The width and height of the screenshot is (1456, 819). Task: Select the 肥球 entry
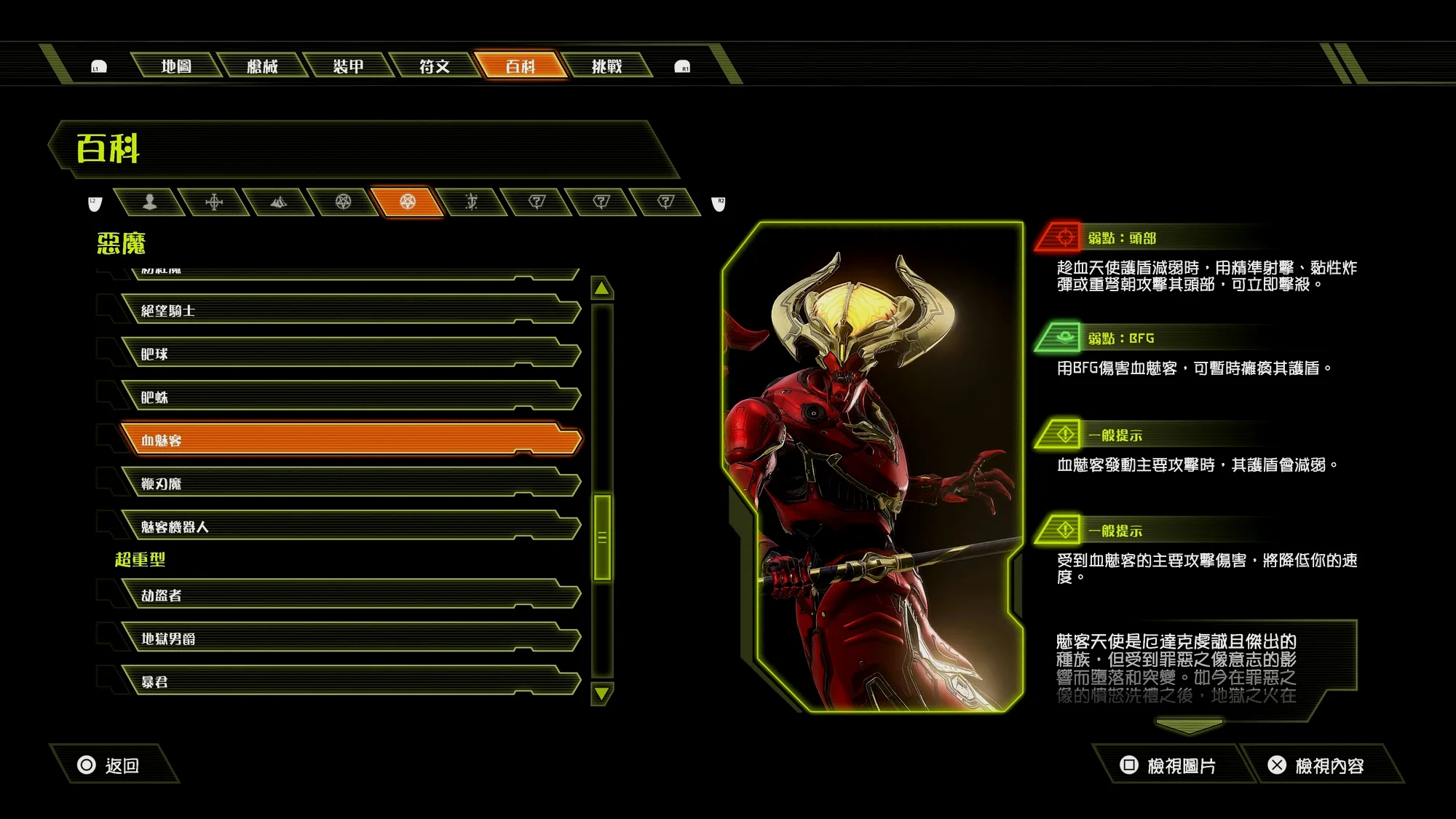[349, 354]
